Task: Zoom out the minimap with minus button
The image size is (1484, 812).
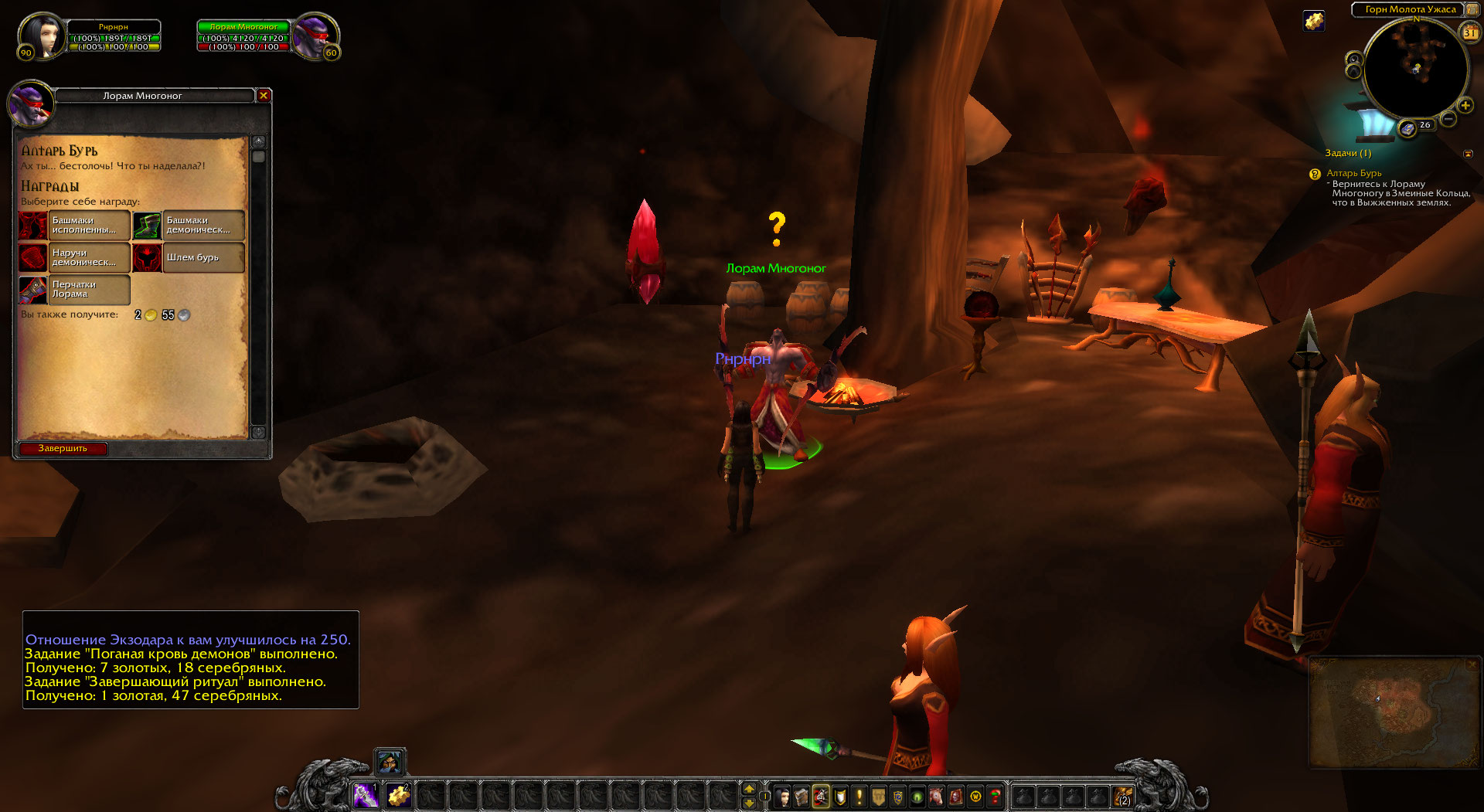Action: 1448,119
